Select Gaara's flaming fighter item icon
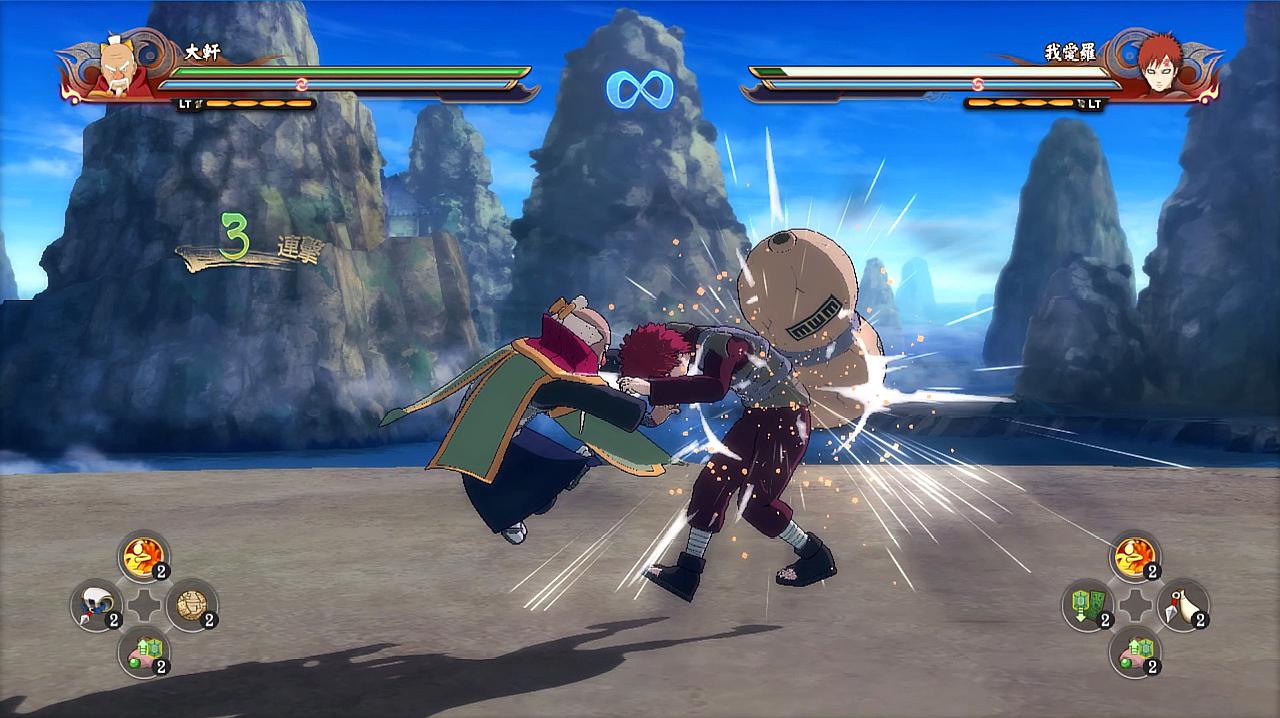Image resolution: width=1280 pixels, height=718 pixels. click(1135, 555)
